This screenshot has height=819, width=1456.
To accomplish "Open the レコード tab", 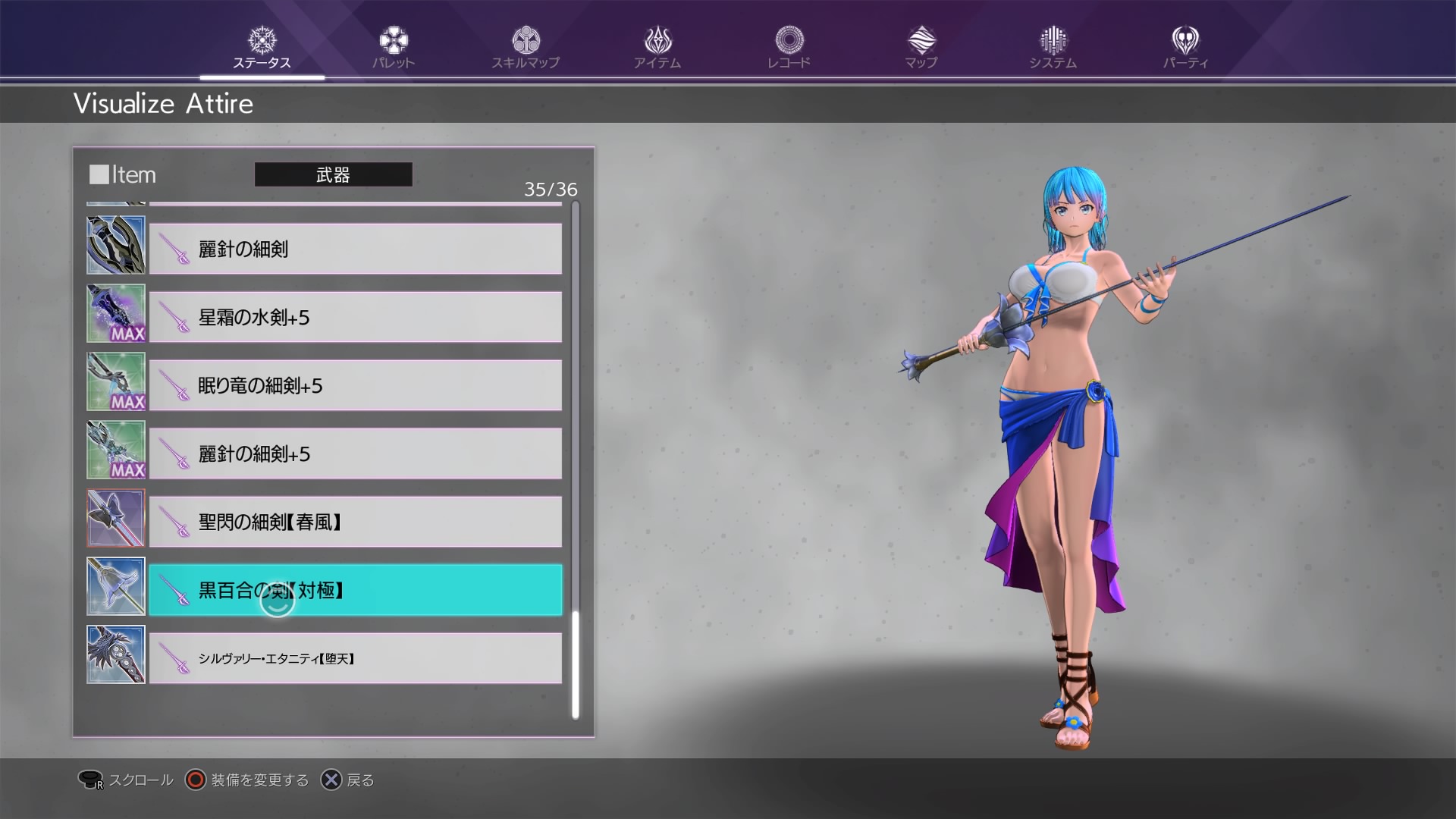I will point(789,48).
